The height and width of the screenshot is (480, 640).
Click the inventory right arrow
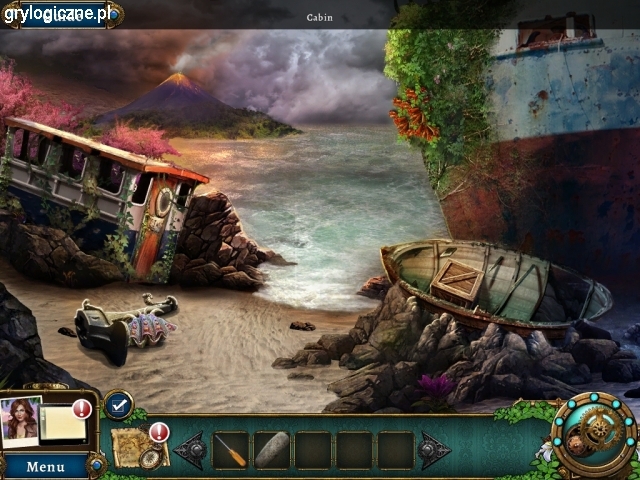(434, 451)
